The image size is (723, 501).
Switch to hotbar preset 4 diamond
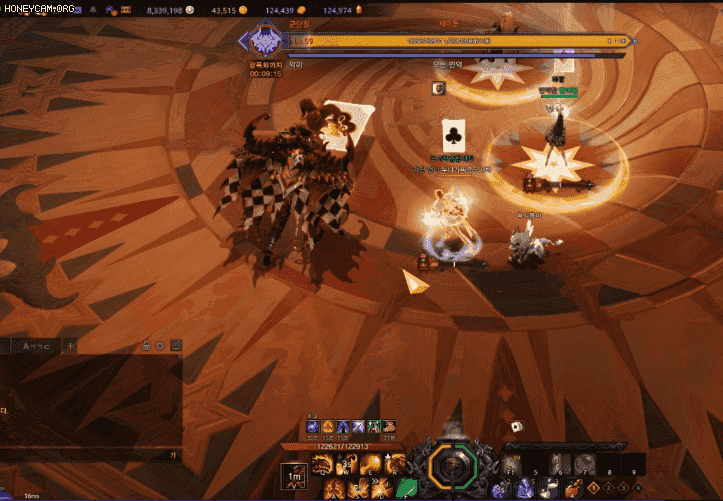pyautogui.click(x=637, y=488)
